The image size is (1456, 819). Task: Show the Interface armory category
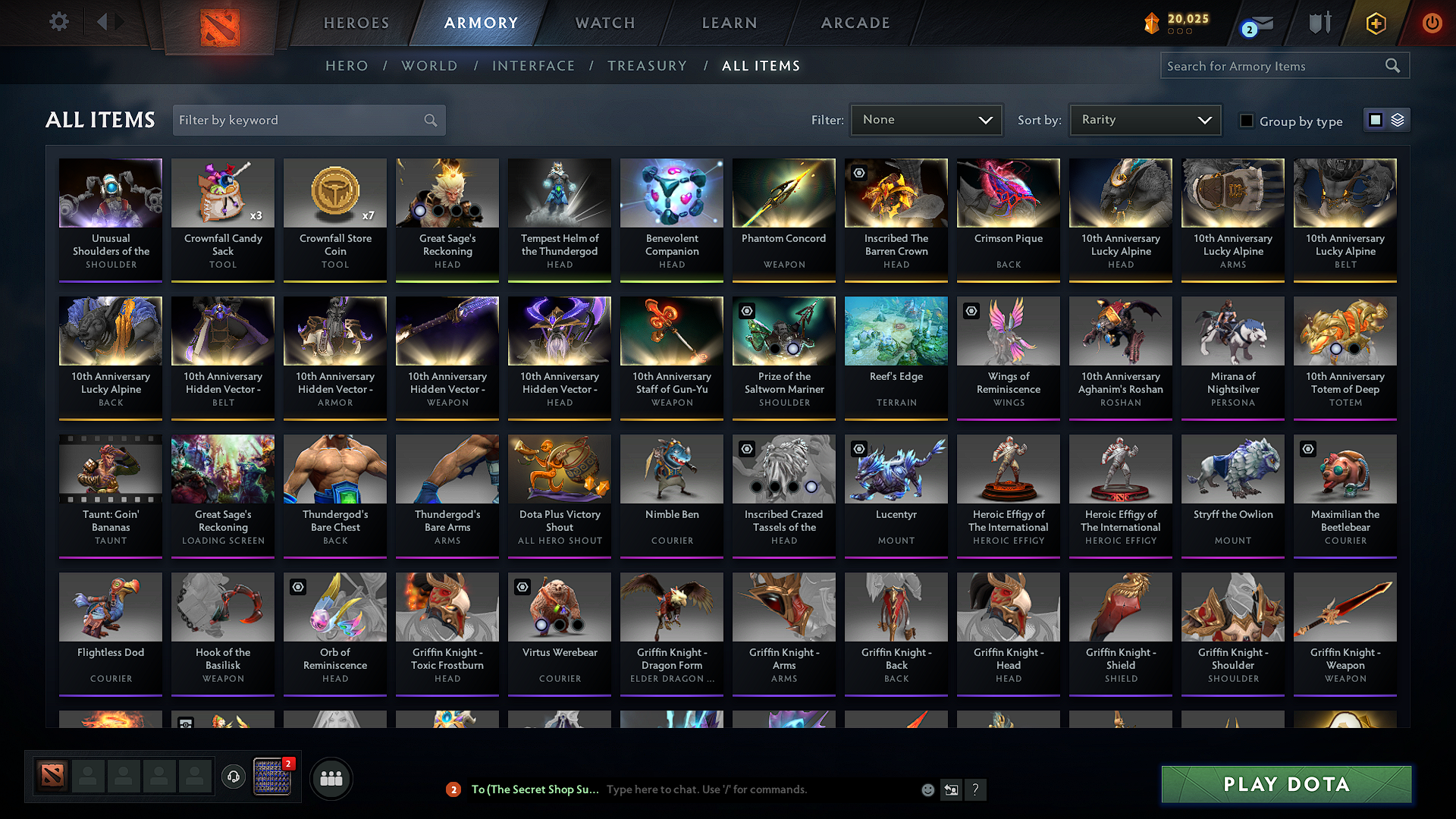click(x=533, y=66)
